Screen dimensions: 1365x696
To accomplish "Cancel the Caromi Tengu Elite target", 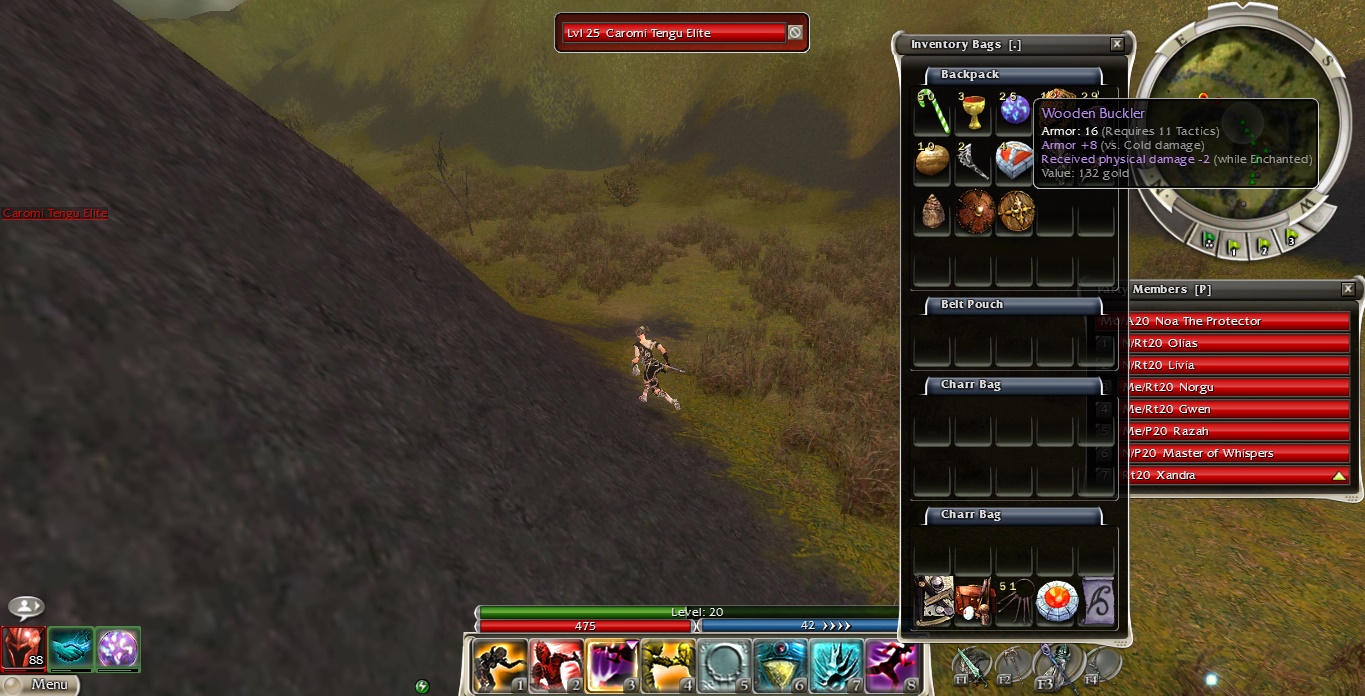I will (x=794, y=33).
